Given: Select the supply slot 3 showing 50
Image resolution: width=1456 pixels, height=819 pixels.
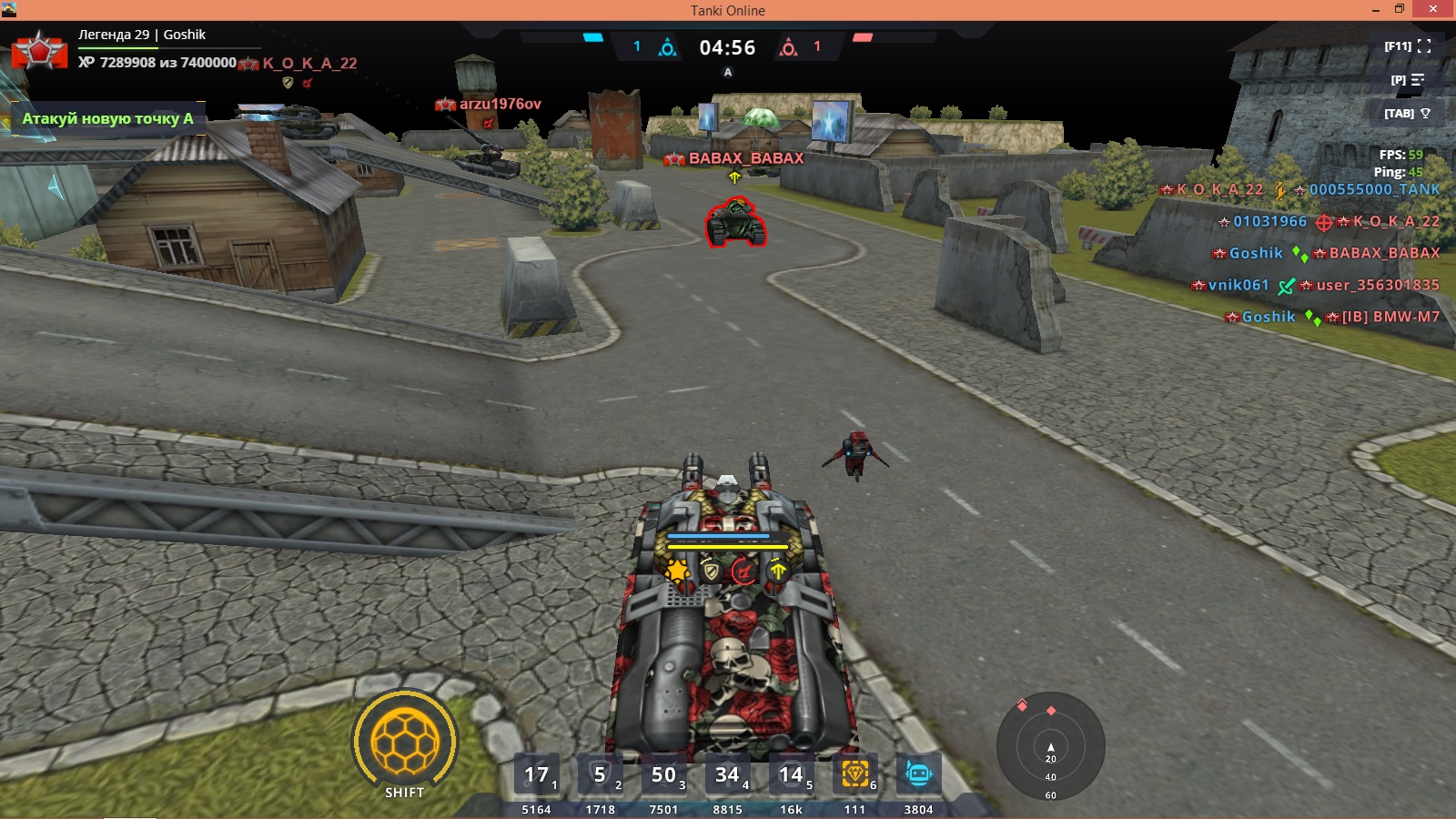Looking at the screenshot, I should [x=664, y=775].
